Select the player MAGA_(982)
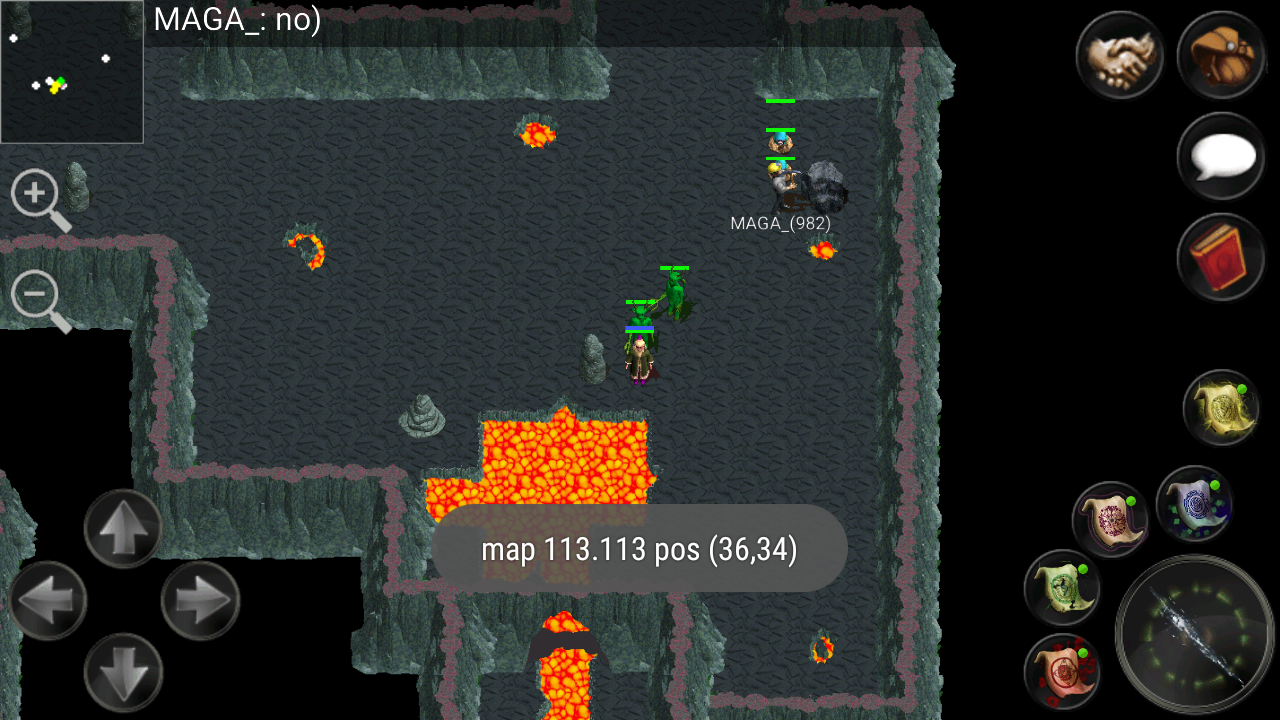Viewport: 1280px width, 720px height. (x=780, y=185)
